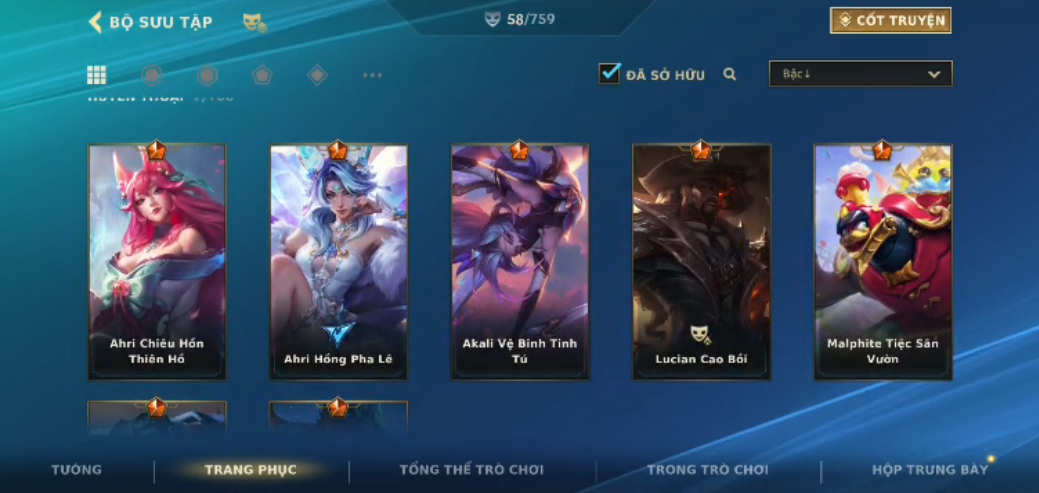The height and width of the screenshot is (493, 1039).
Task: Open the Malphite Tiệc Sân Vườn skin
Action: coord(882,262)
